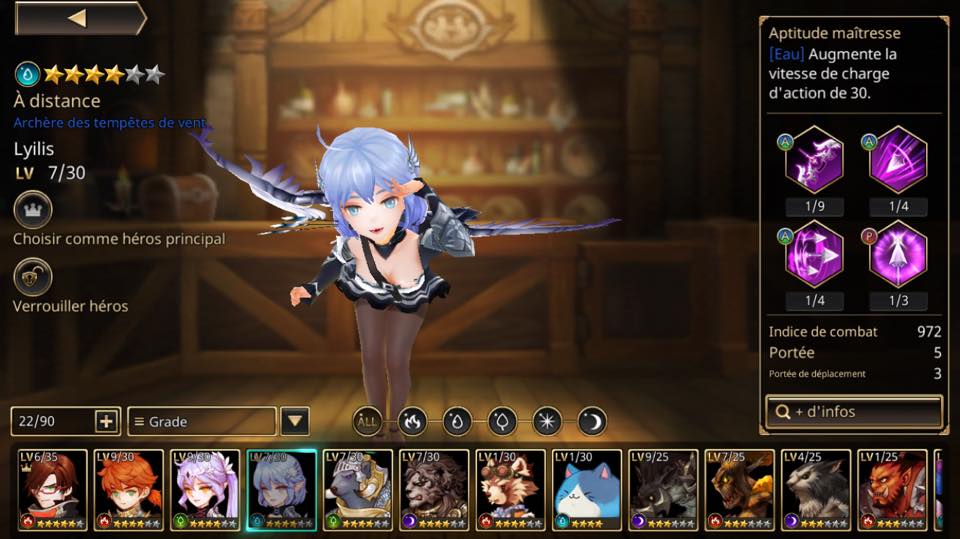Expand hero capacity with the plus button
The image size is (960, 539).
click(107, 421)
